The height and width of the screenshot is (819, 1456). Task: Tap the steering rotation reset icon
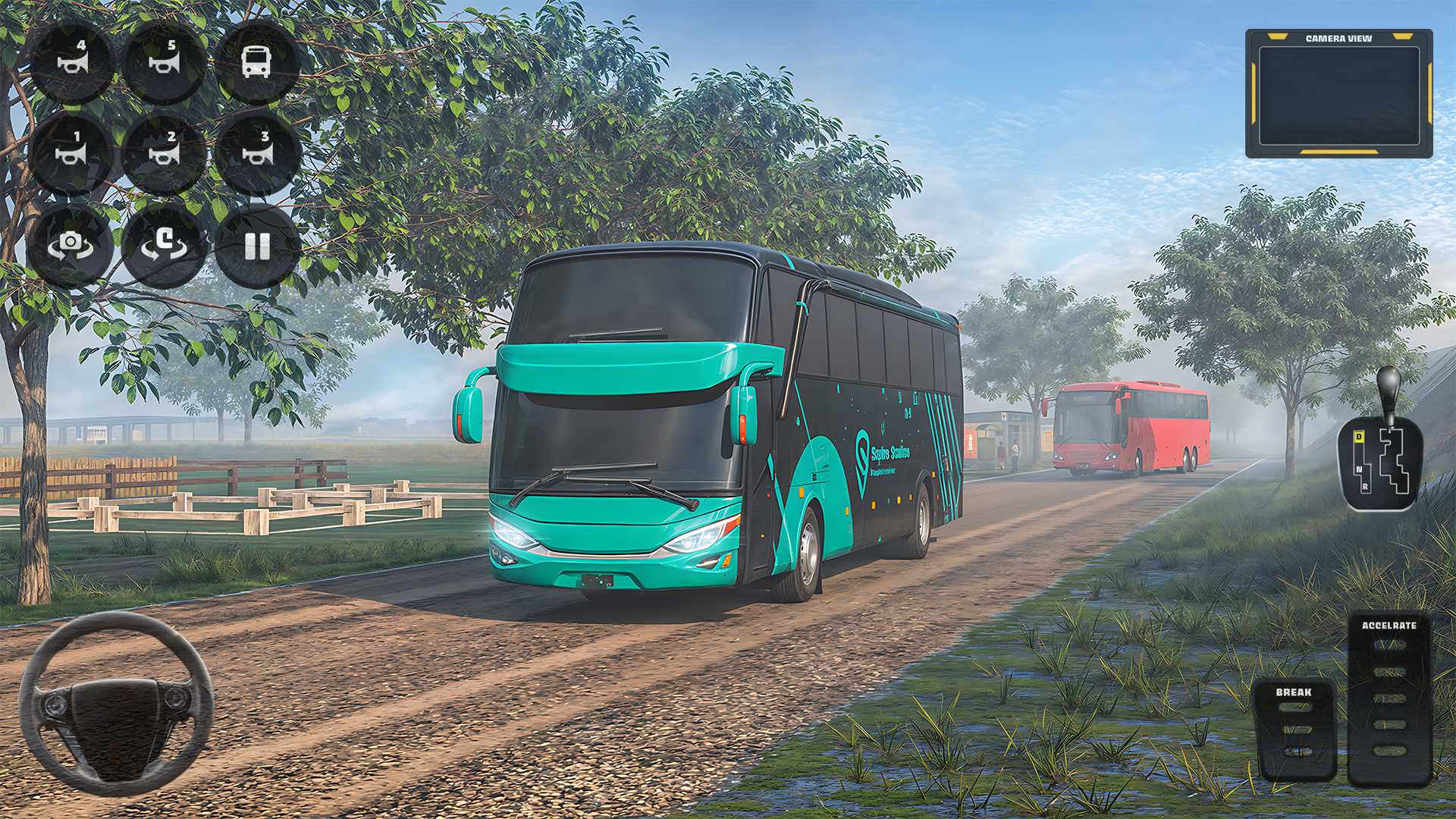165,245
